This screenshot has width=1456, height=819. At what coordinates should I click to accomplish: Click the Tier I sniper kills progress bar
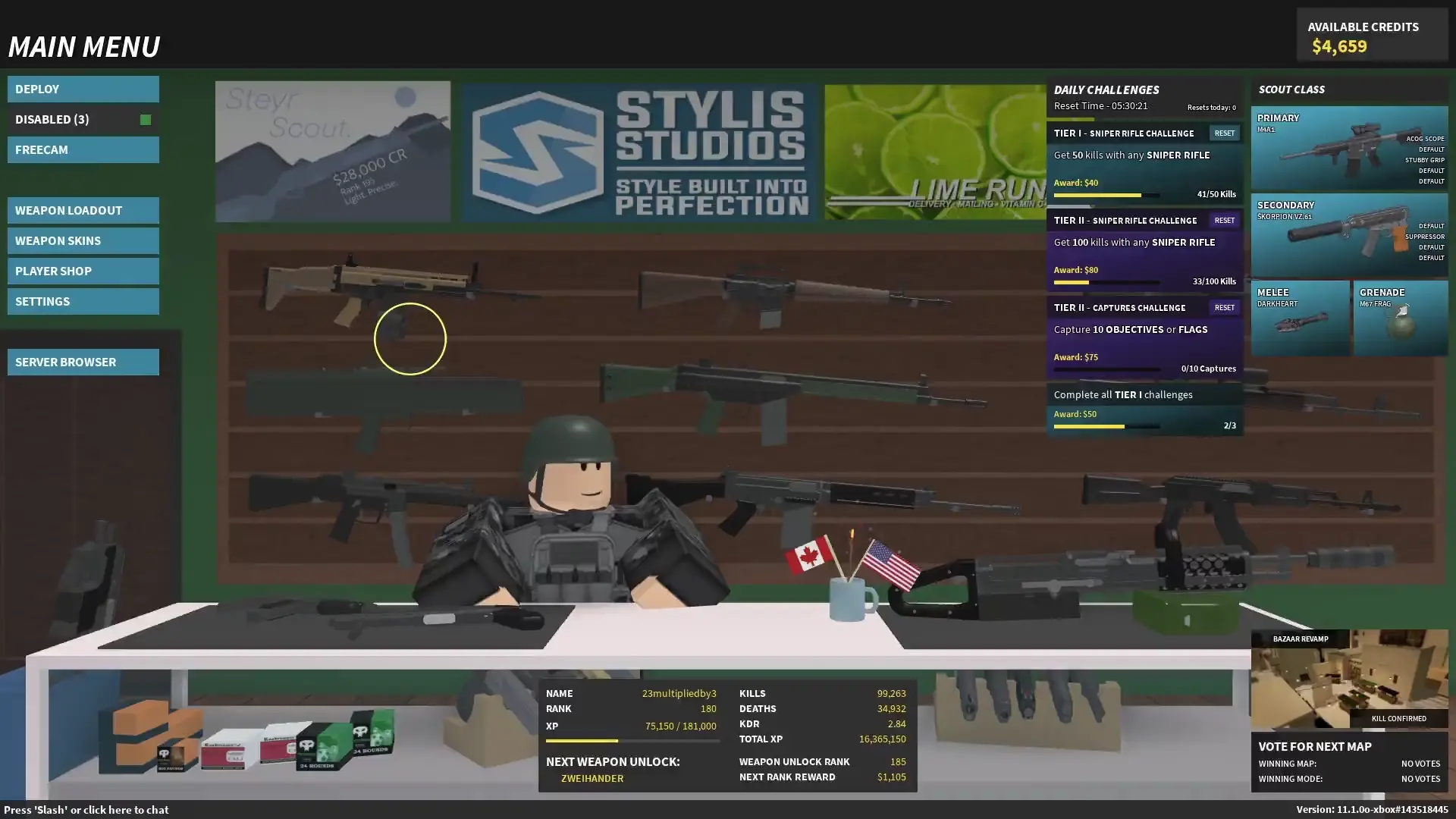(x=1107, y=194)
